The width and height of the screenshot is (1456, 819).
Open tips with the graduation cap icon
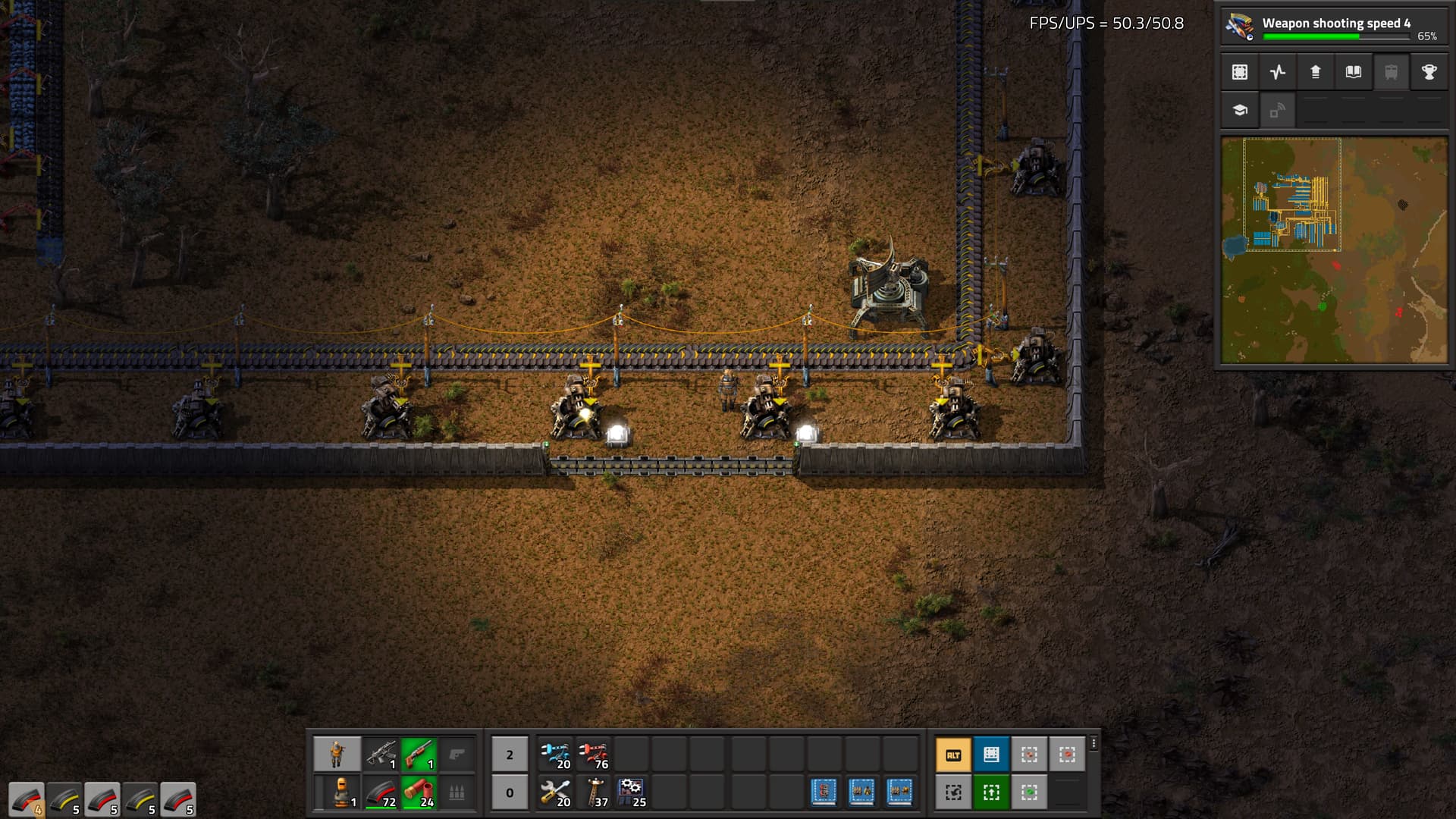coord(1240,110)
